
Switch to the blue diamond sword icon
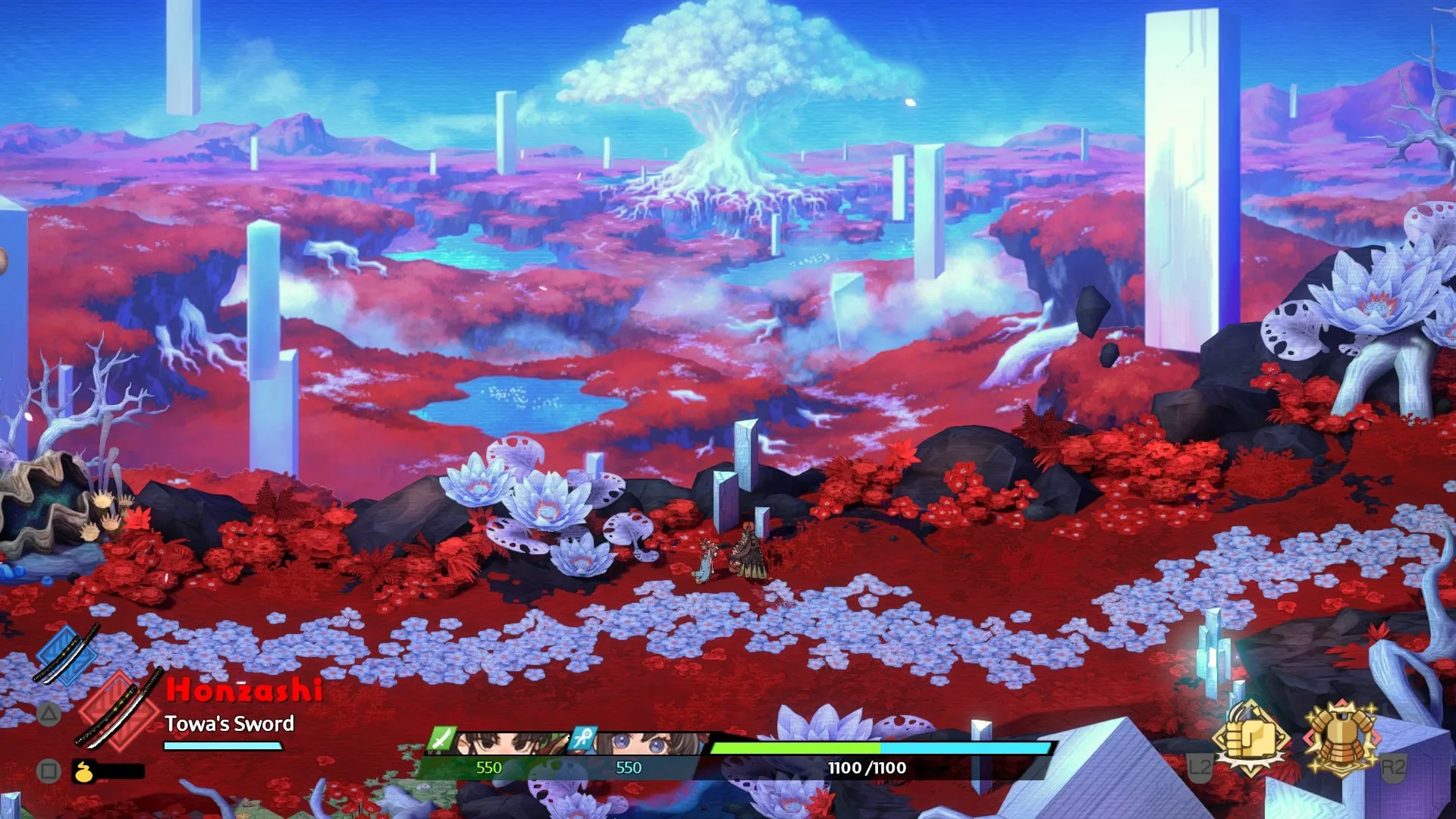coord(67,654)
